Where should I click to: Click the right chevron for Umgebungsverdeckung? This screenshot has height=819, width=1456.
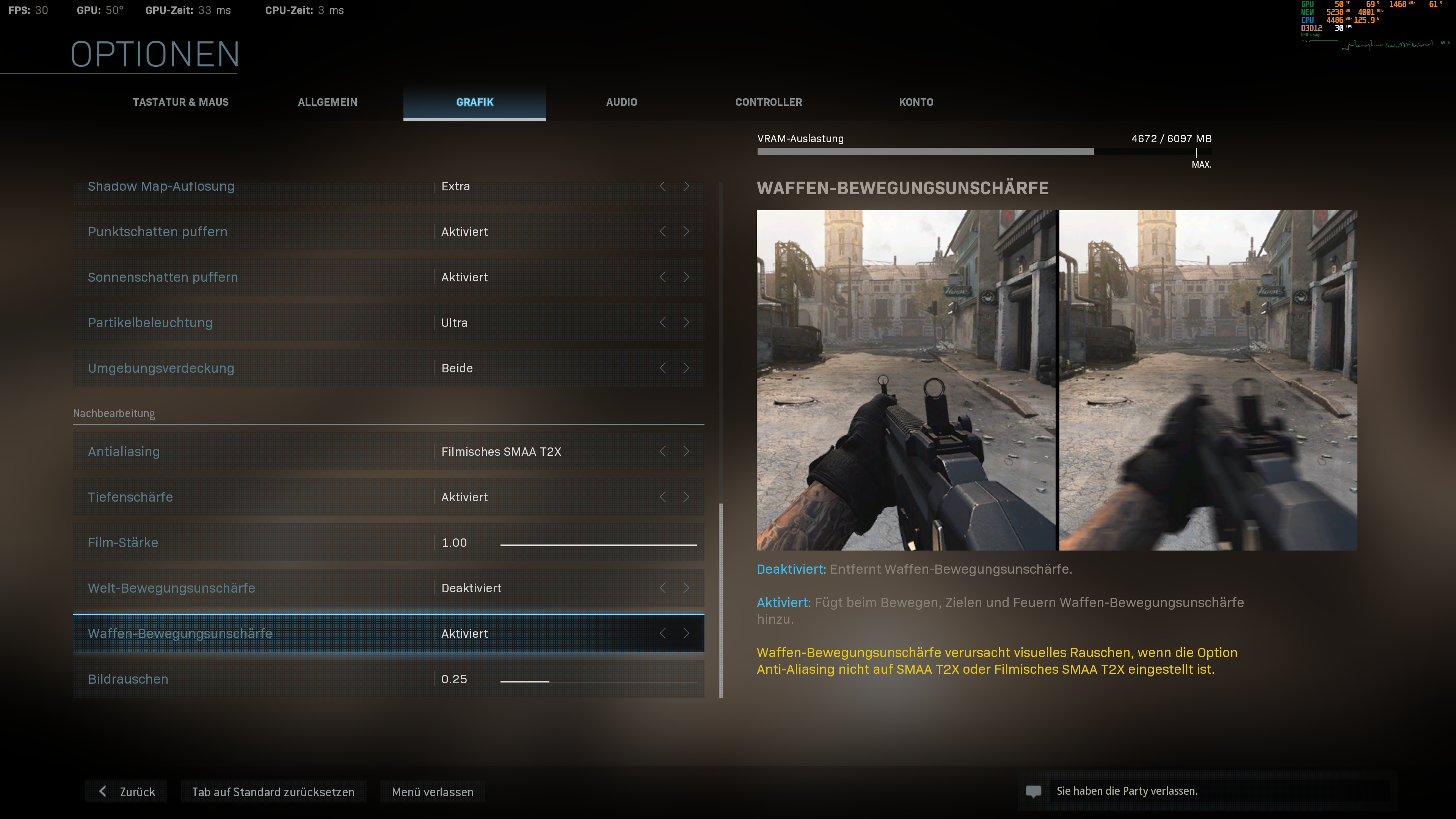coord(687,368)
